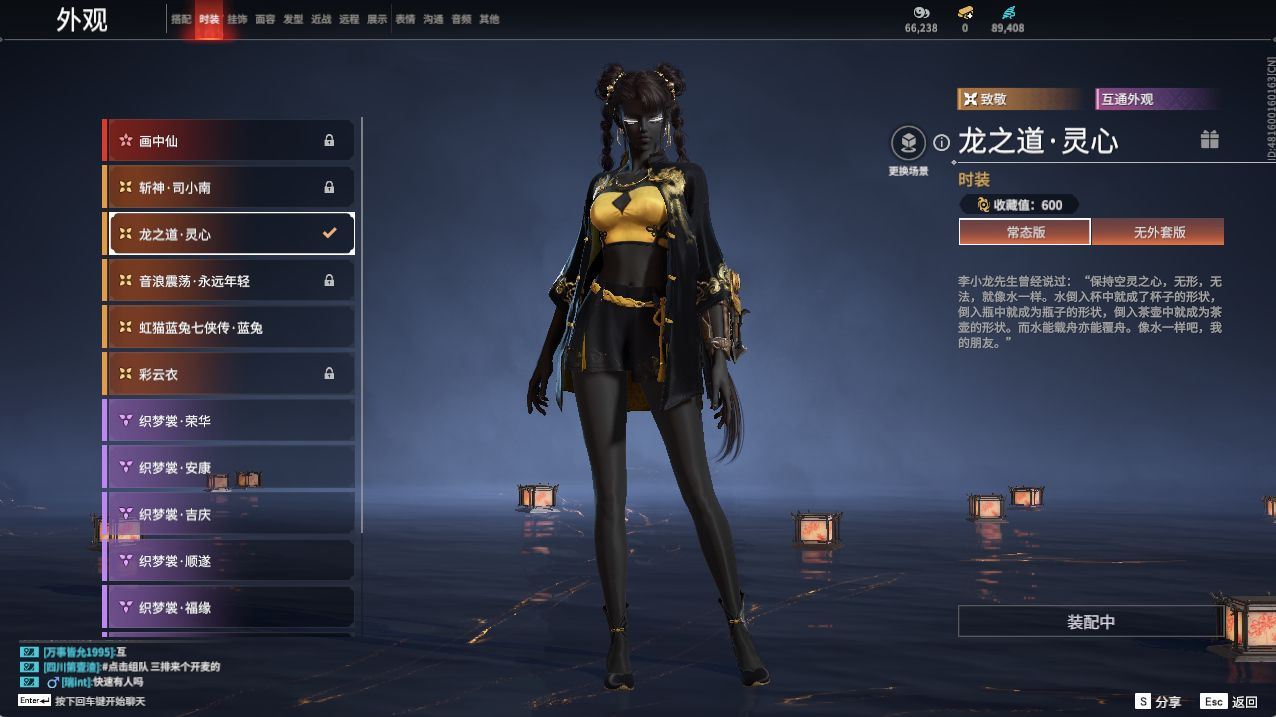Click the gift box icon

coord(1210,140)
